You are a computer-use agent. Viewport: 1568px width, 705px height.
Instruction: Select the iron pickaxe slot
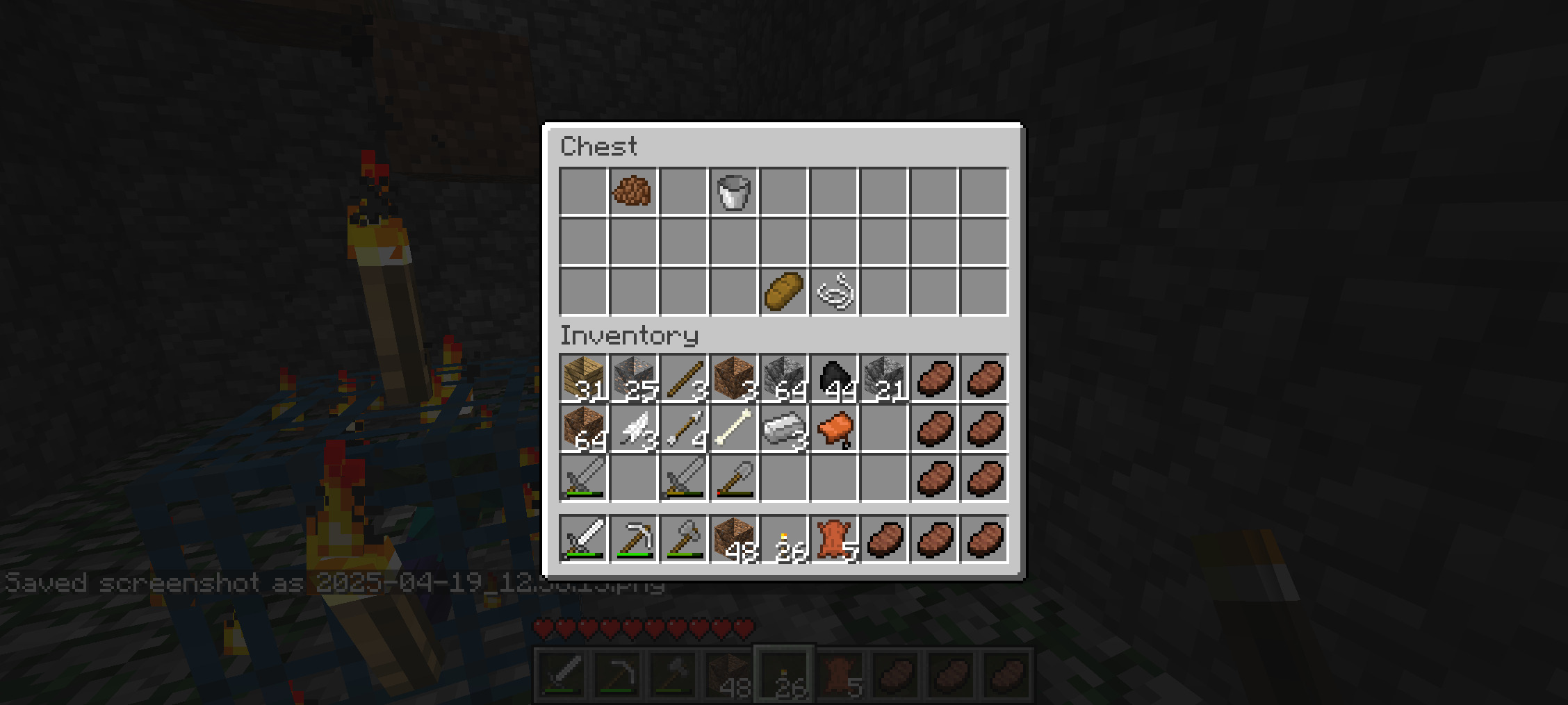click(x=633, y=539)
